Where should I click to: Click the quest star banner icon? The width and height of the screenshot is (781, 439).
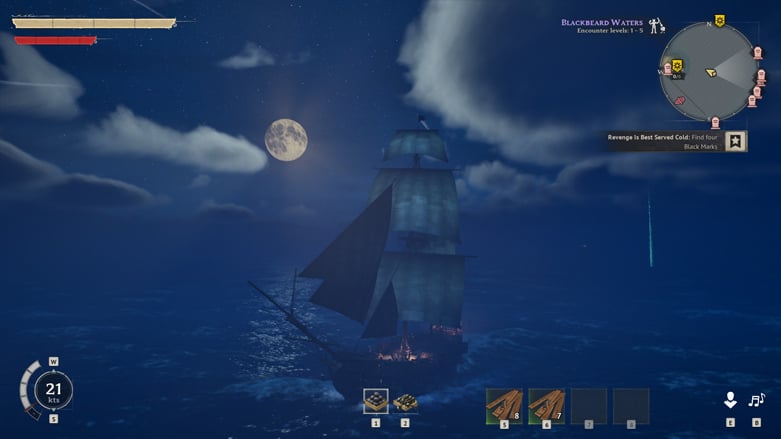736,142
